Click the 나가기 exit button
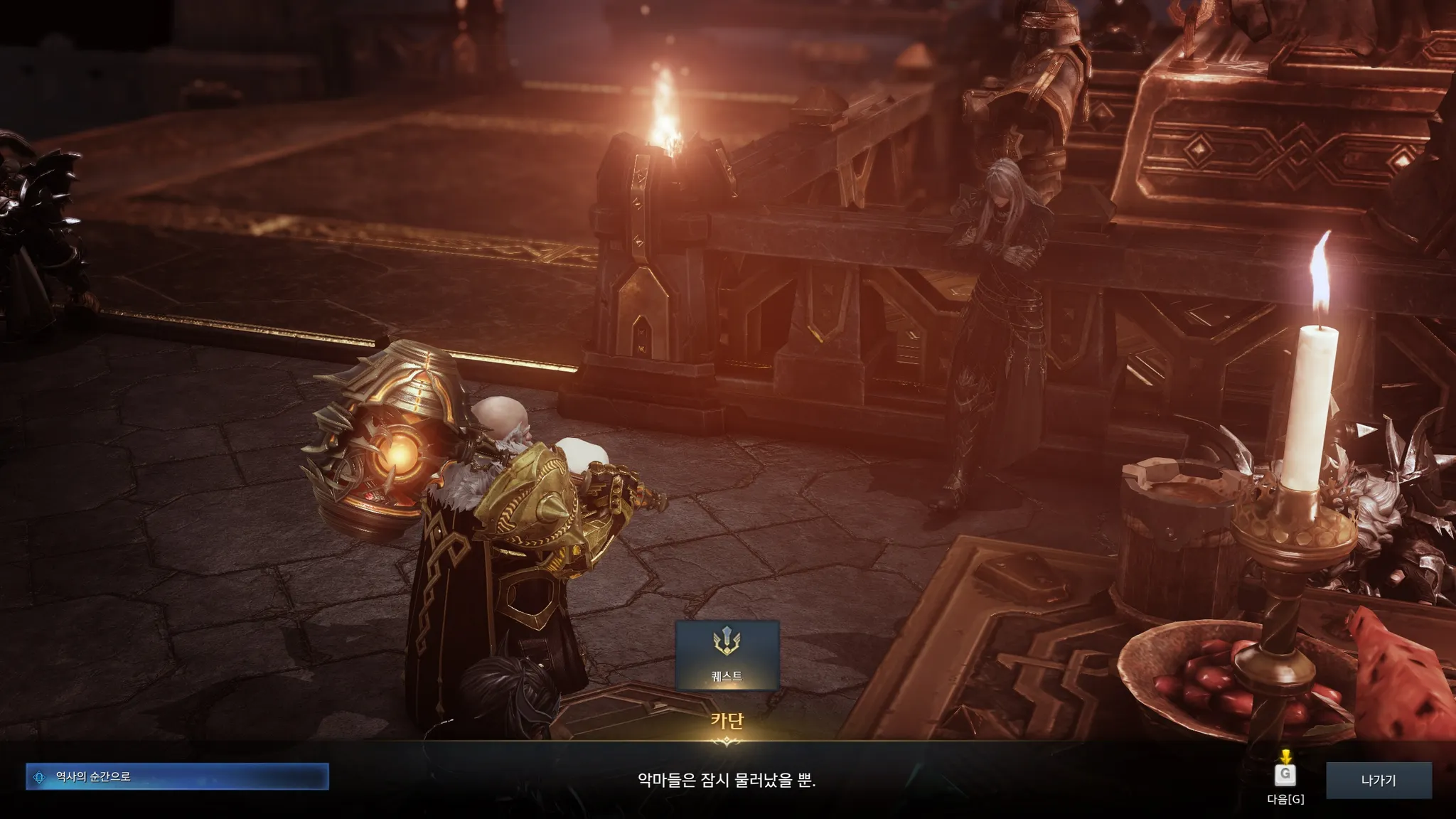The width and height of the screenshot is (1456, 819). tap(1378, 780)
